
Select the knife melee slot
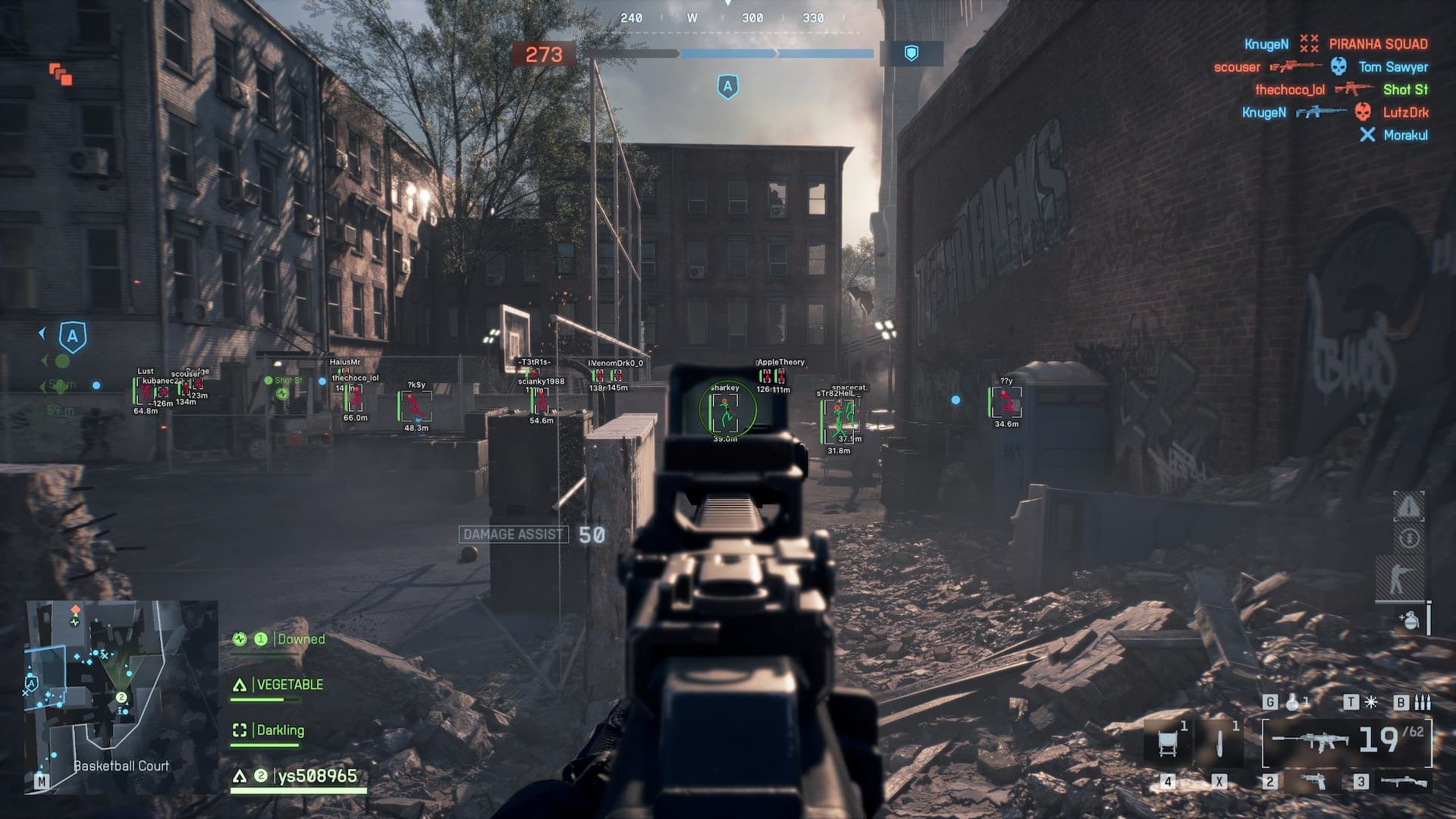point(1219,742)
